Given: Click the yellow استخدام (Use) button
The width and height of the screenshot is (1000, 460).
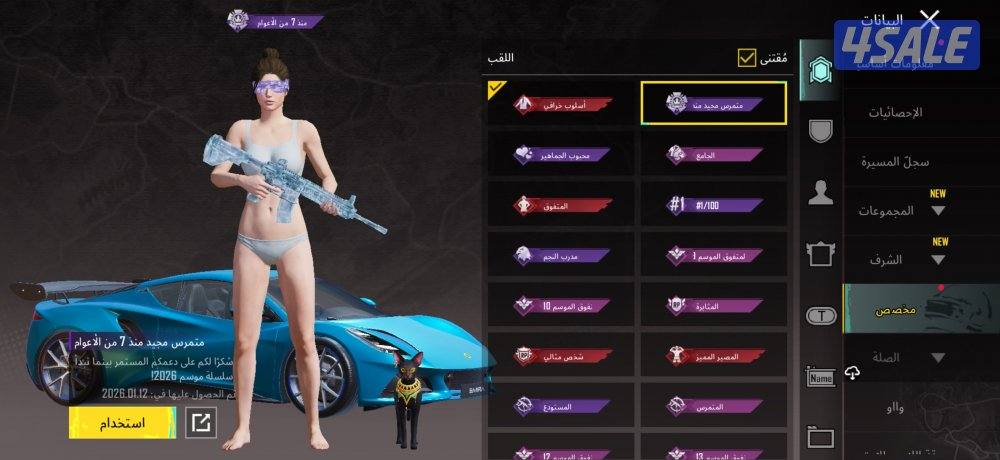Looking at the screenshot, I should (x=122, y=422).
